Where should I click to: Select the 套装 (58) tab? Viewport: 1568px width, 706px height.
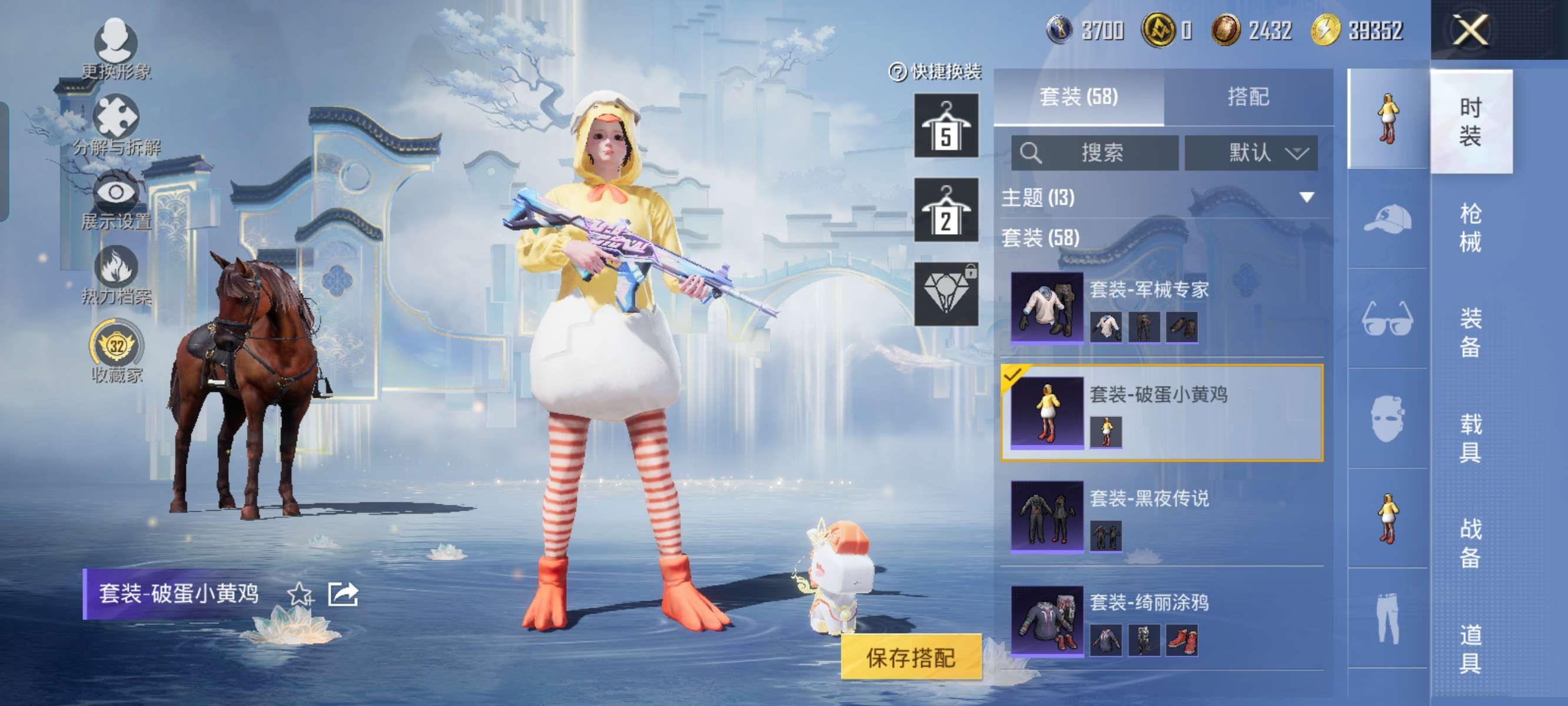[1079, 96]
